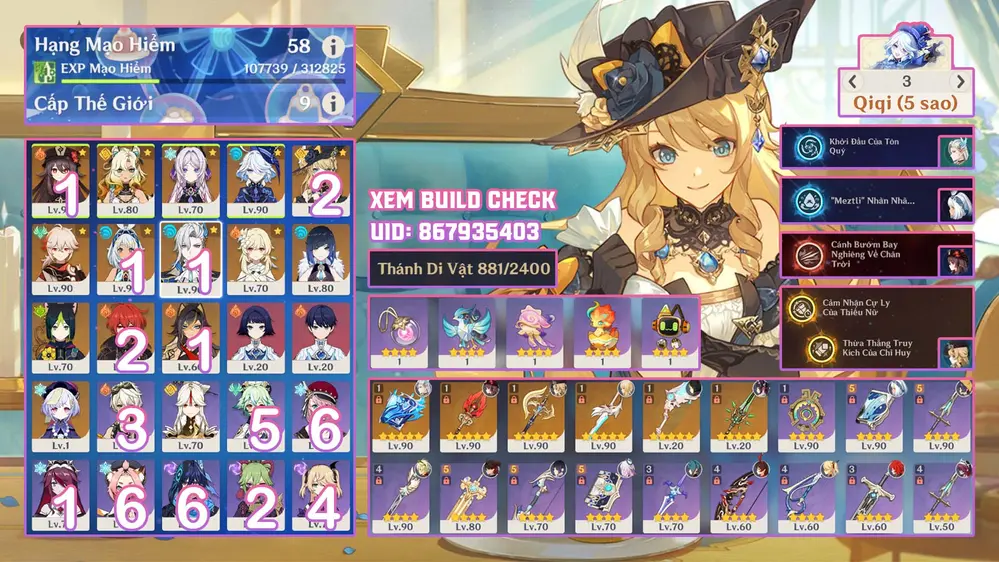999x562 pixels.
Task: Click the left arrow of the Qiqi counter
Action: point(853,81)
